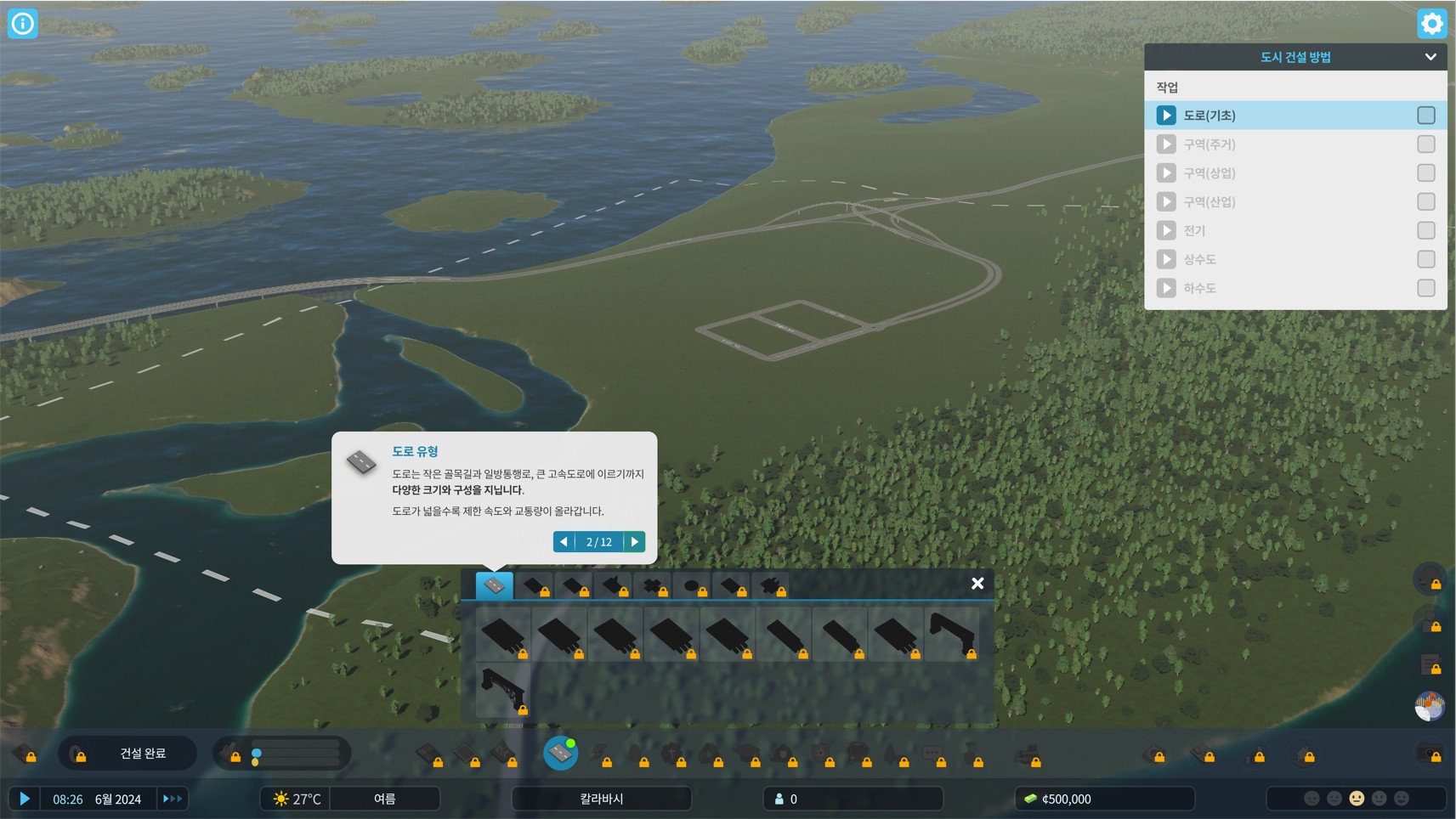This screenshot has height=819, width=1456.
Task: Open the 전기 tutorial task
Action: [x=1194, y=231]
